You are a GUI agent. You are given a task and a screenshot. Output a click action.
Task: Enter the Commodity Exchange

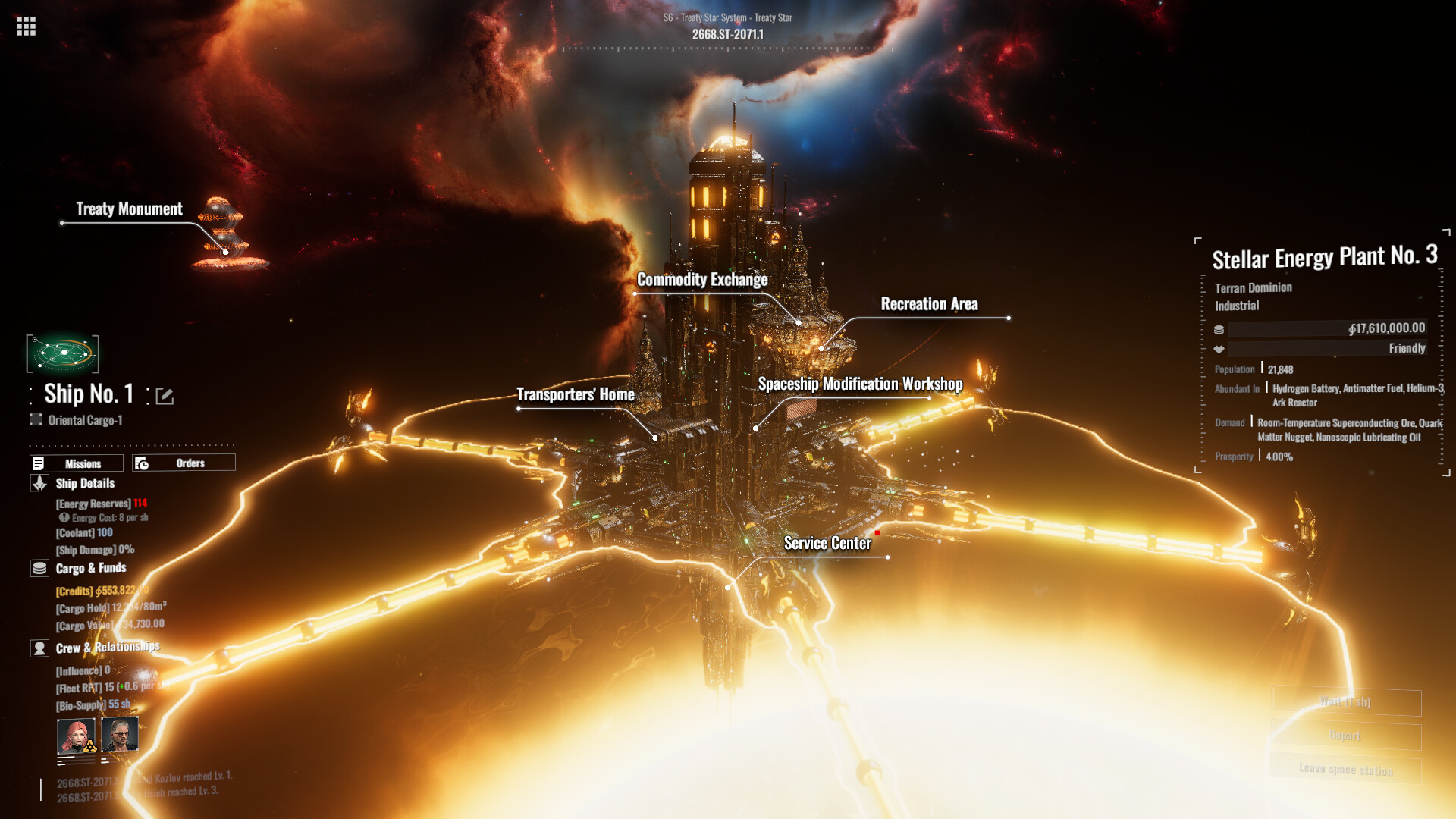click(701, 280)
